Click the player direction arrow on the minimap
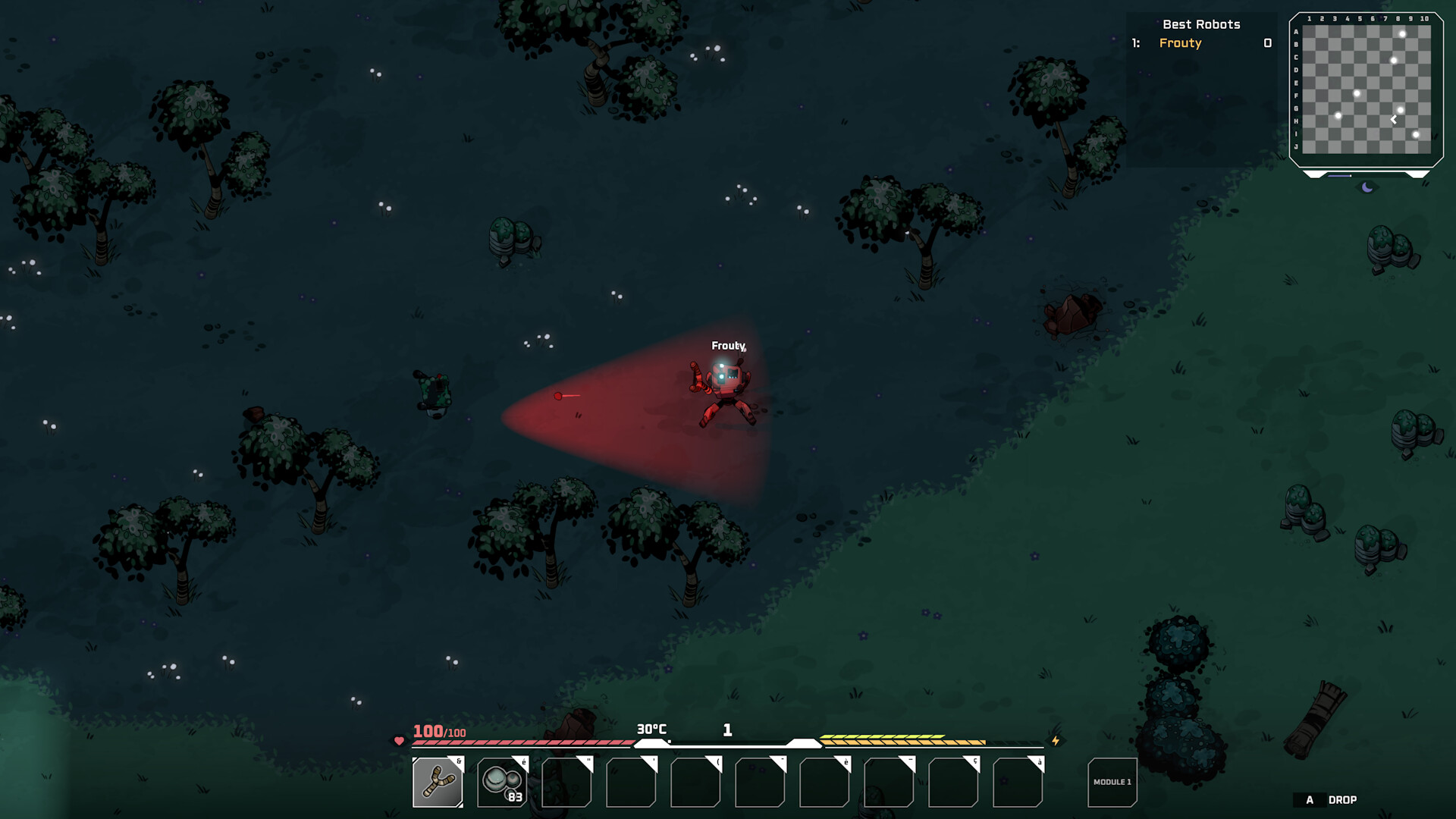 pyautogui.click(x=1393, y=119)
